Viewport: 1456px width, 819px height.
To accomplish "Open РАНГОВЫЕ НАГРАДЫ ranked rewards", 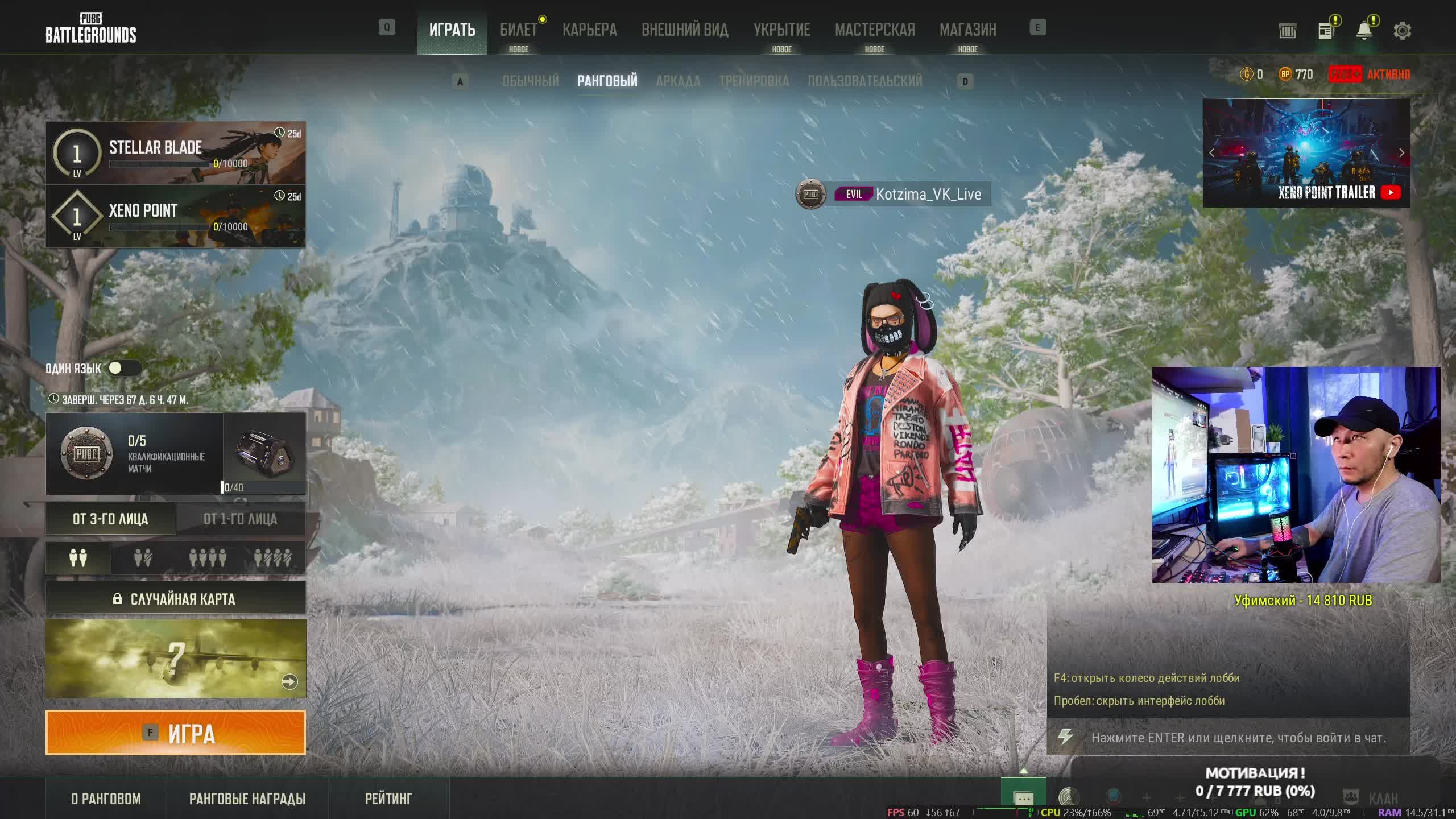I will (247, 799).
